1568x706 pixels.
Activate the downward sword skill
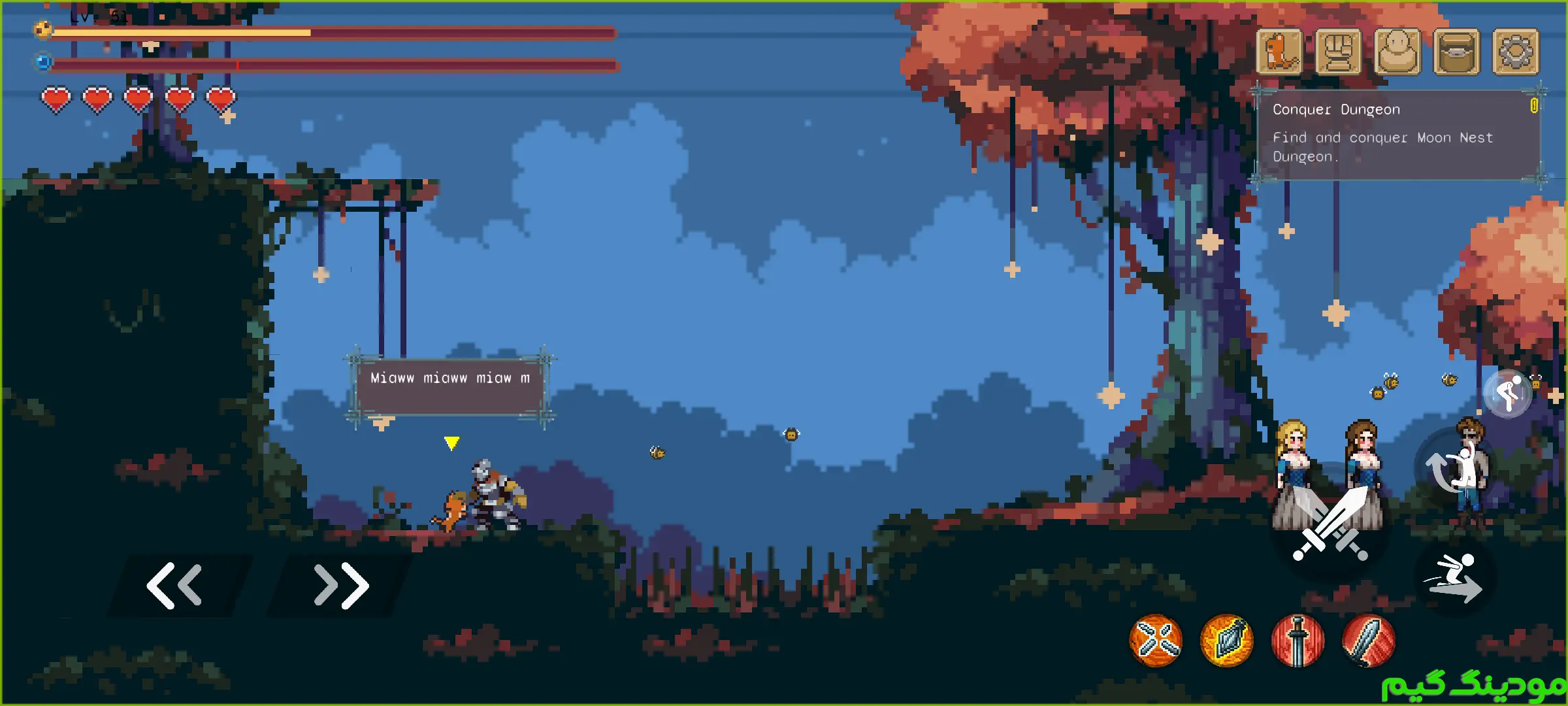point(1298,641)
